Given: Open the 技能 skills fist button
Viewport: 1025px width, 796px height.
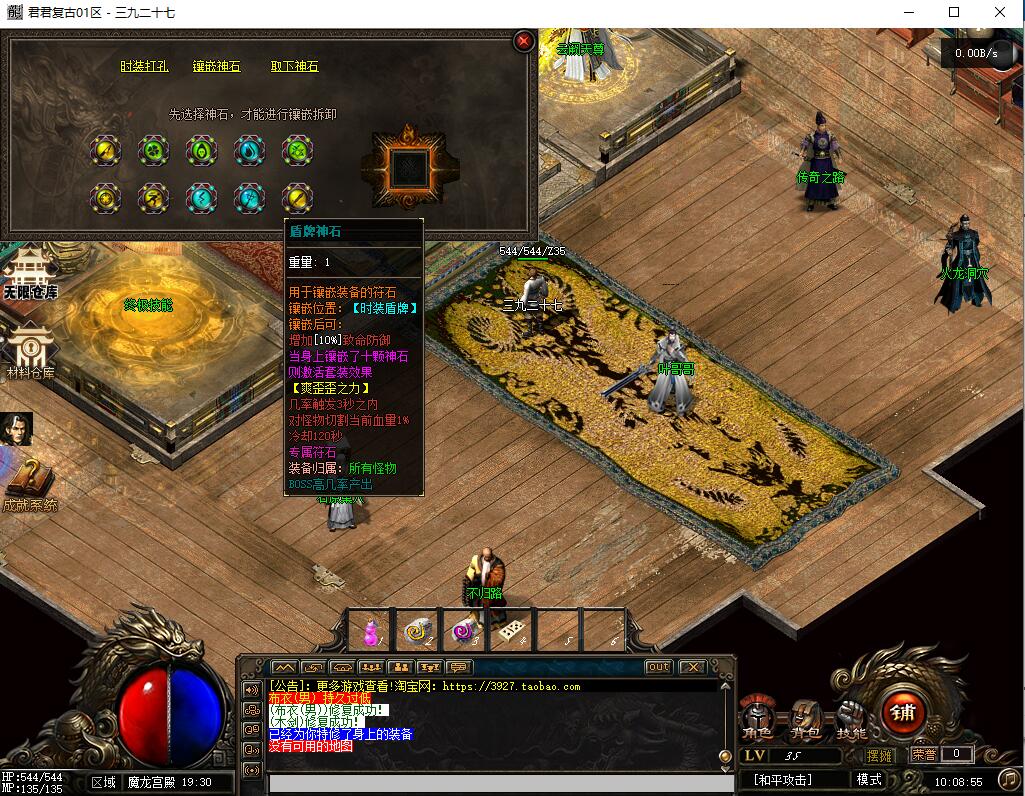Looking at the screenshot, I should [x=852, y=718].
